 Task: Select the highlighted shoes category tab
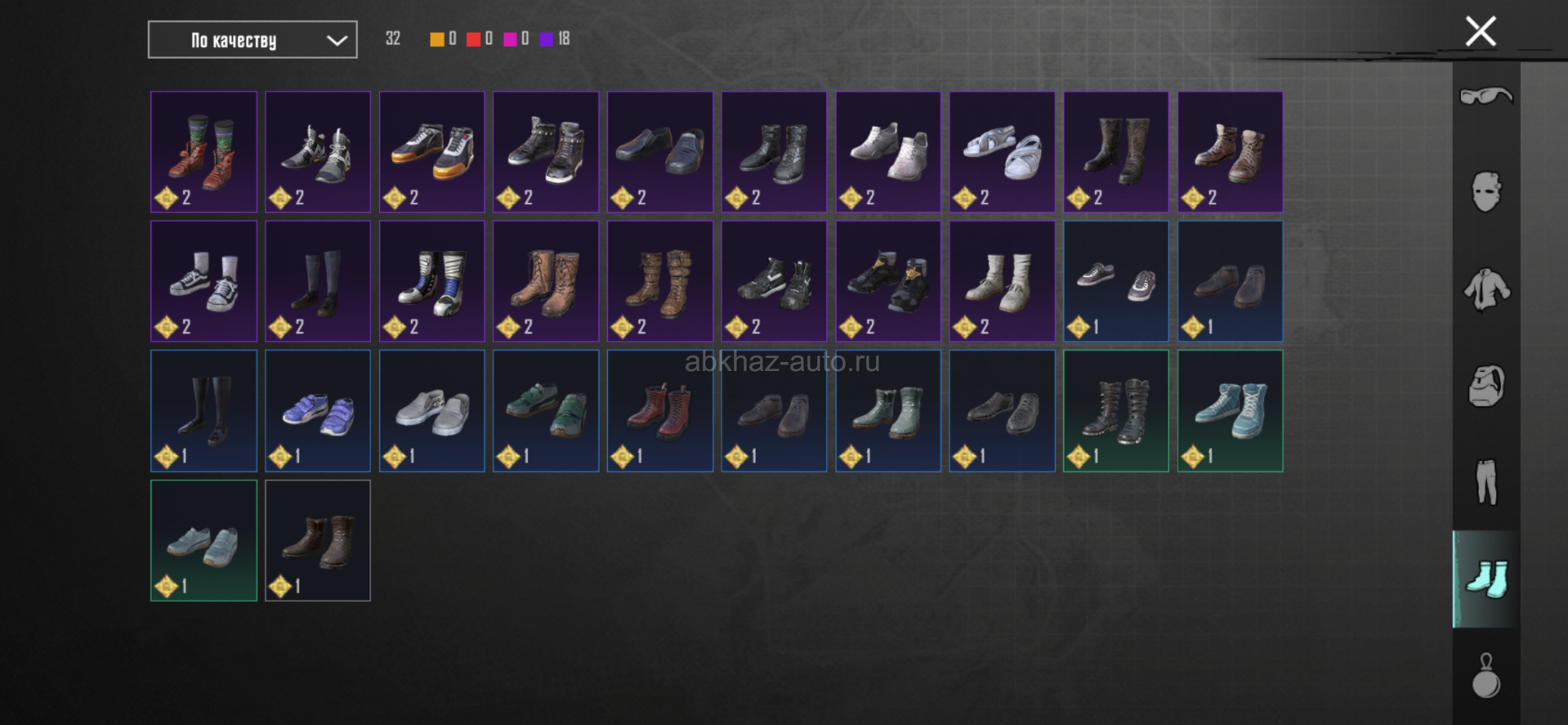pyautogui.click(x=1486, y=579)
